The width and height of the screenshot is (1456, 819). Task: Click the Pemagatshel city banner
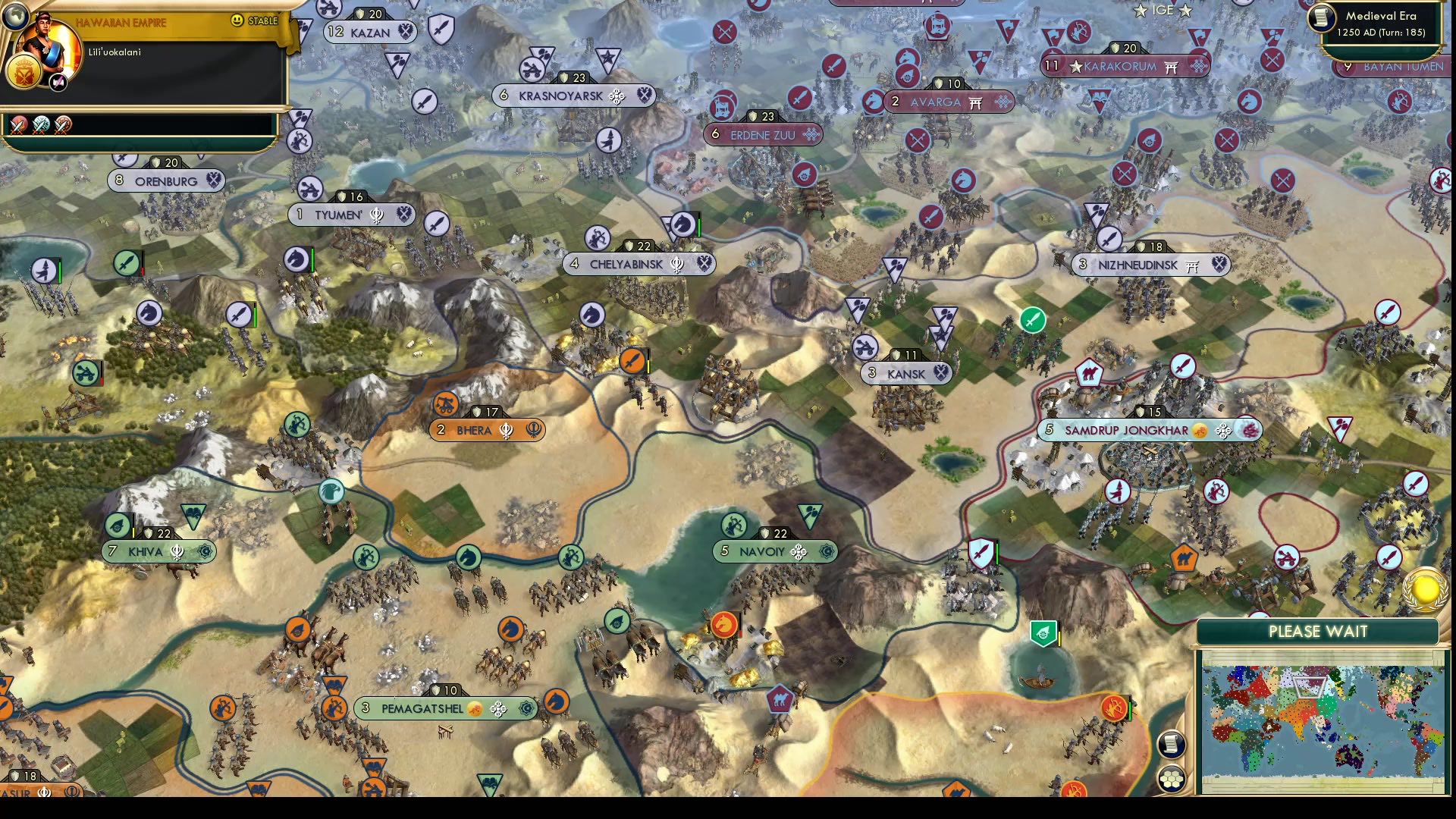click(x=440, y=708)
